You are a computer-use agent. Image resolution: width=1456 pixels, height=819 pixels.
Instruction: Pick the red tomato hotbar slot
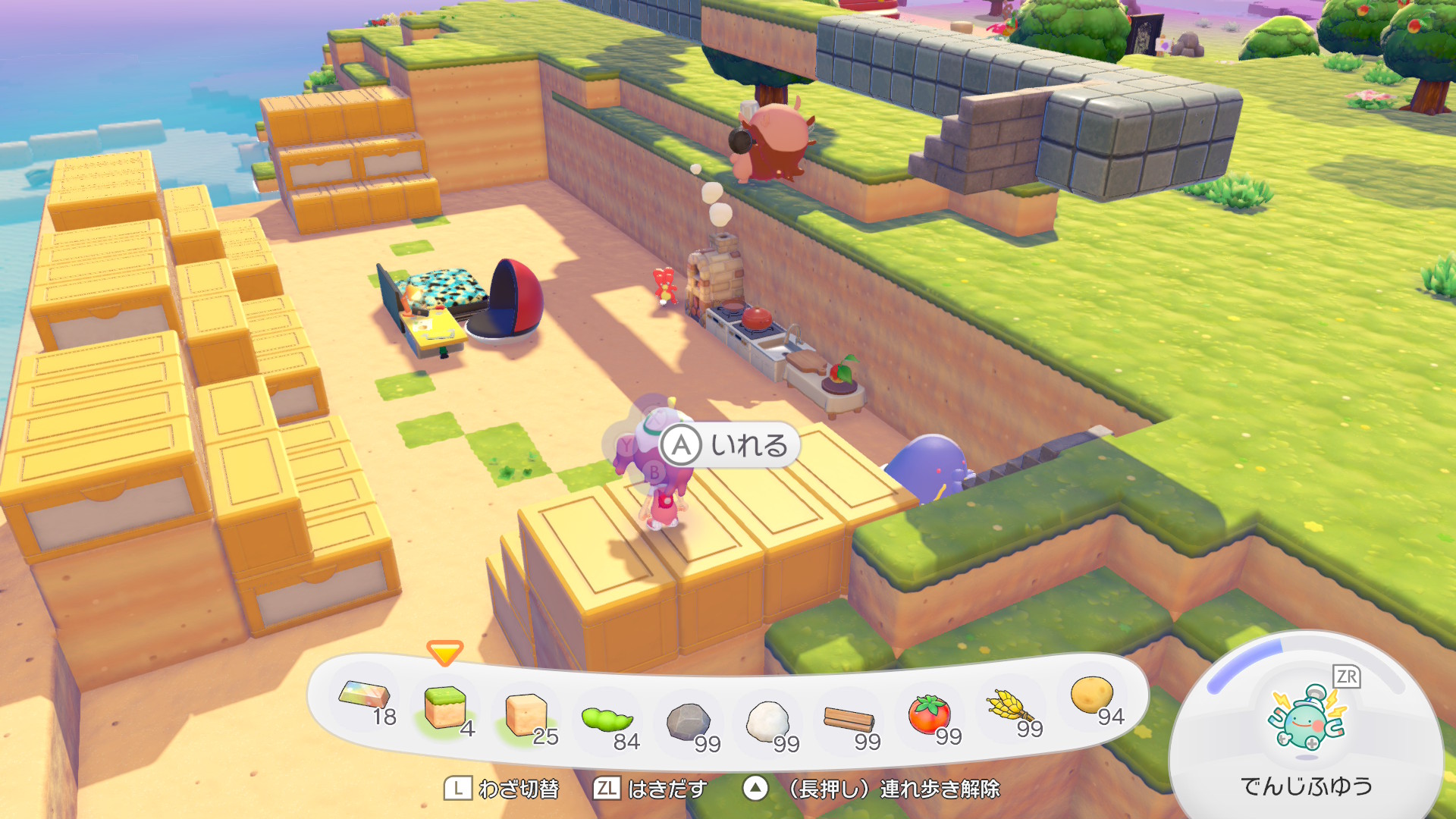point(929,714)
